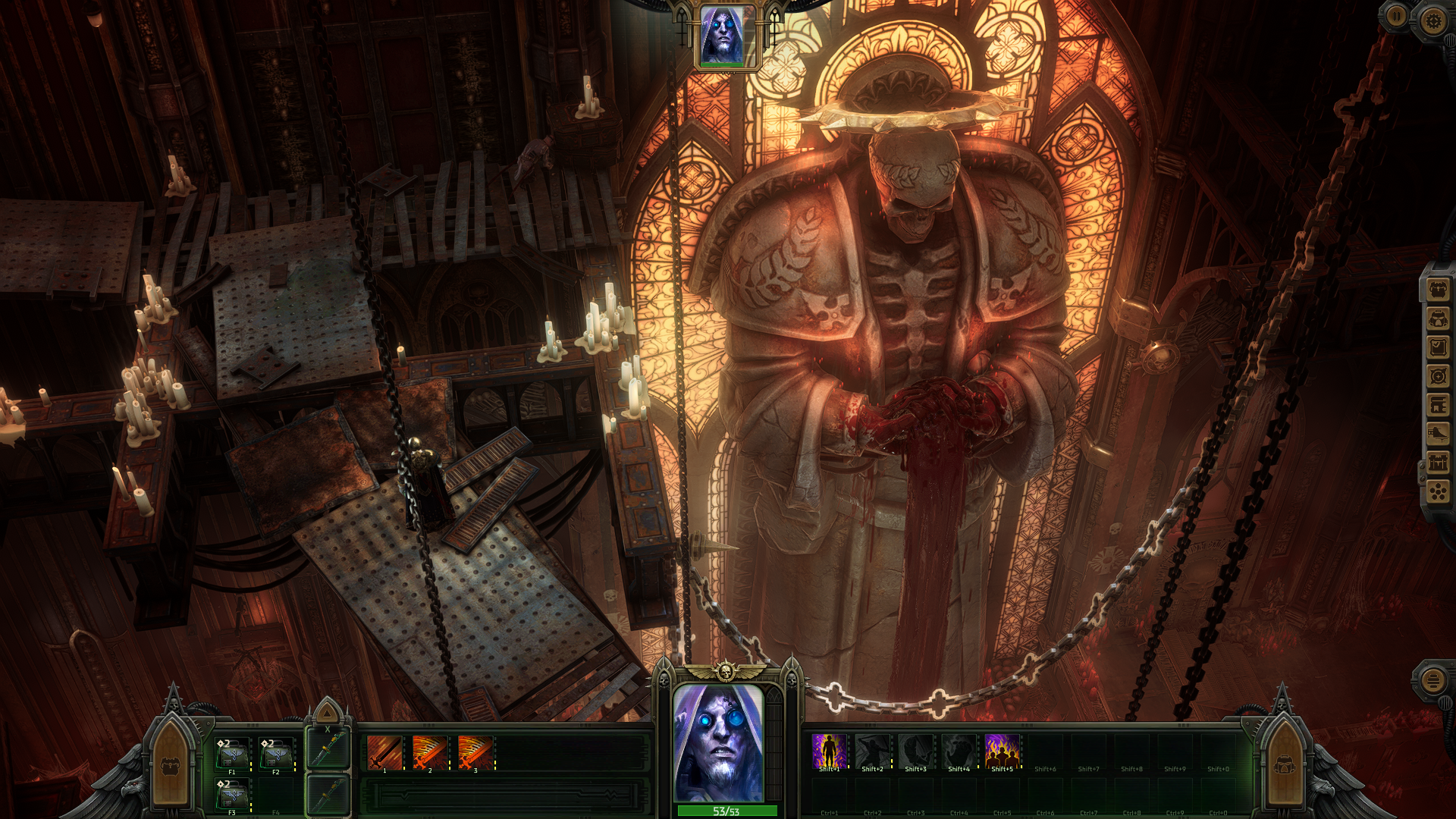Open settings via the gear button

click(1432, 20)
